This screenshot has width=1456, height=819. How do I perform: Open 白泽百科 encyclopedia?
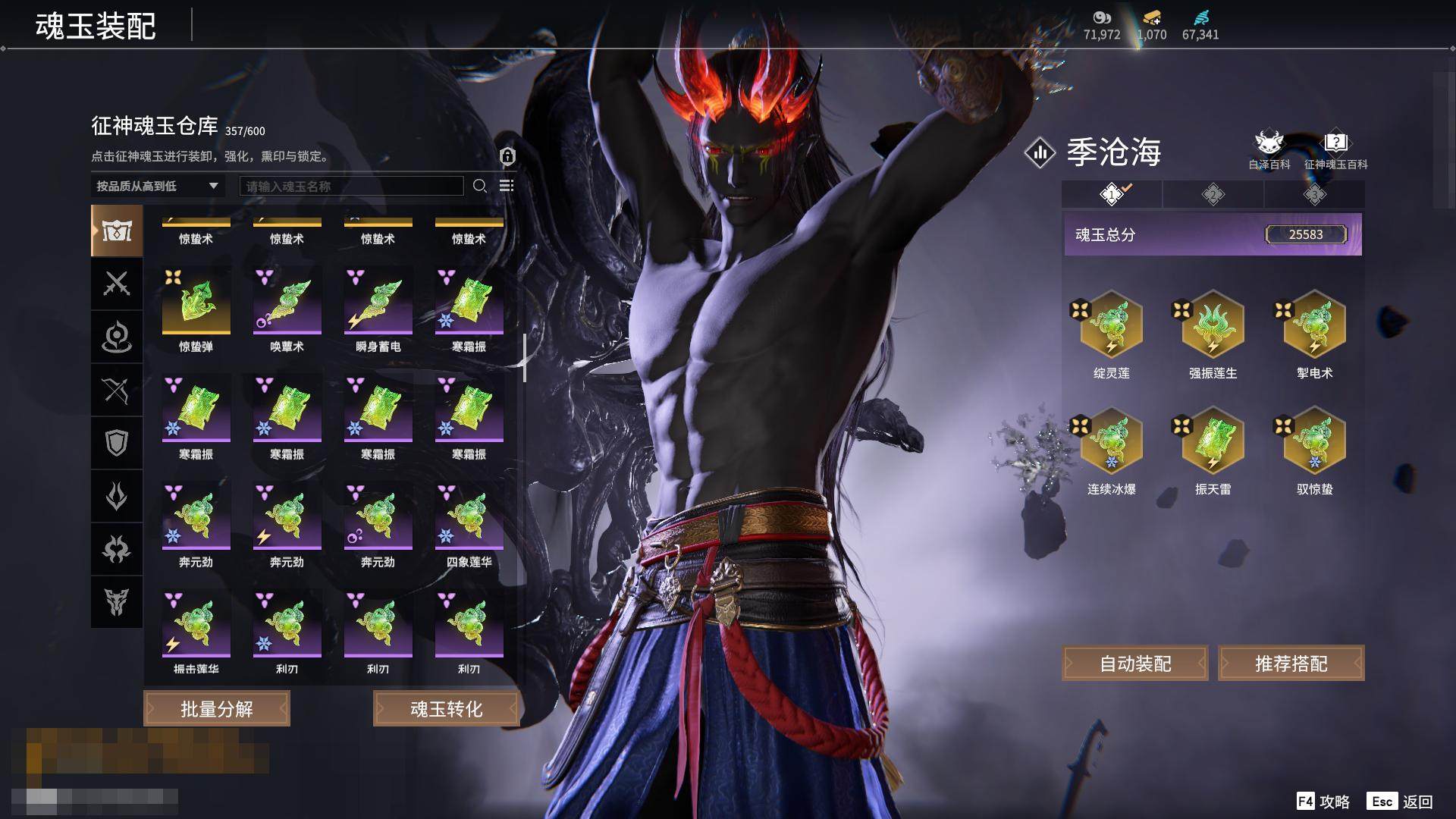click(x=1269, y=150)
